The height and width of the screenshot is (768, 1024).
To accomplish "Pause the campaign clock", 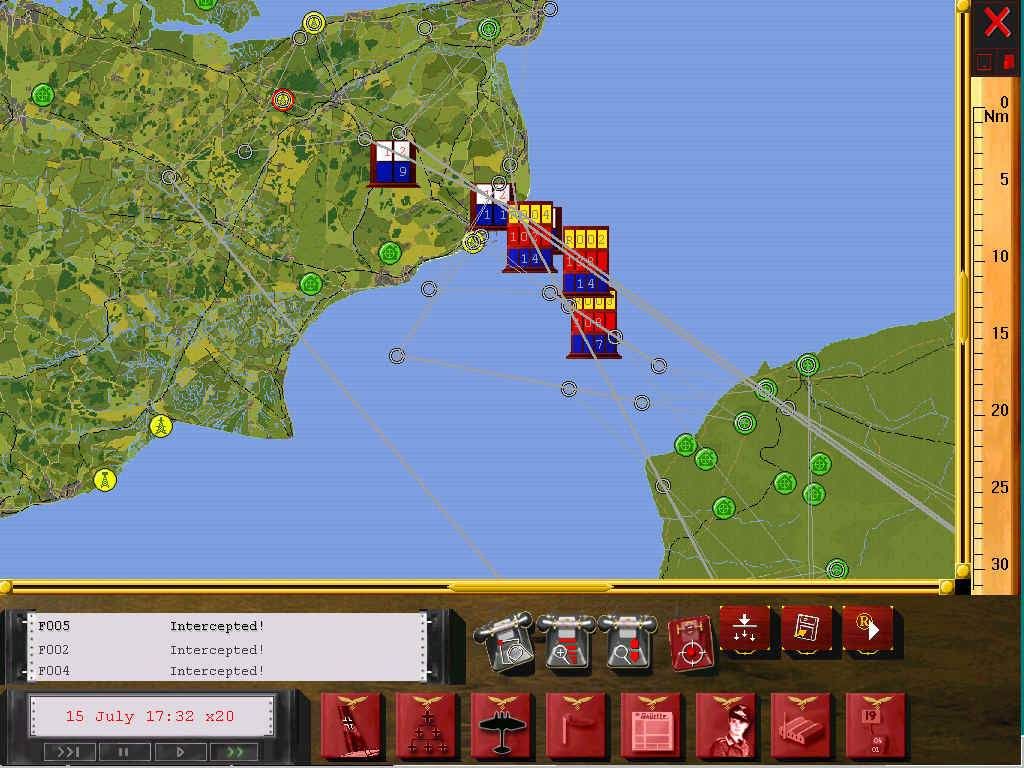I will coord(125,751).
